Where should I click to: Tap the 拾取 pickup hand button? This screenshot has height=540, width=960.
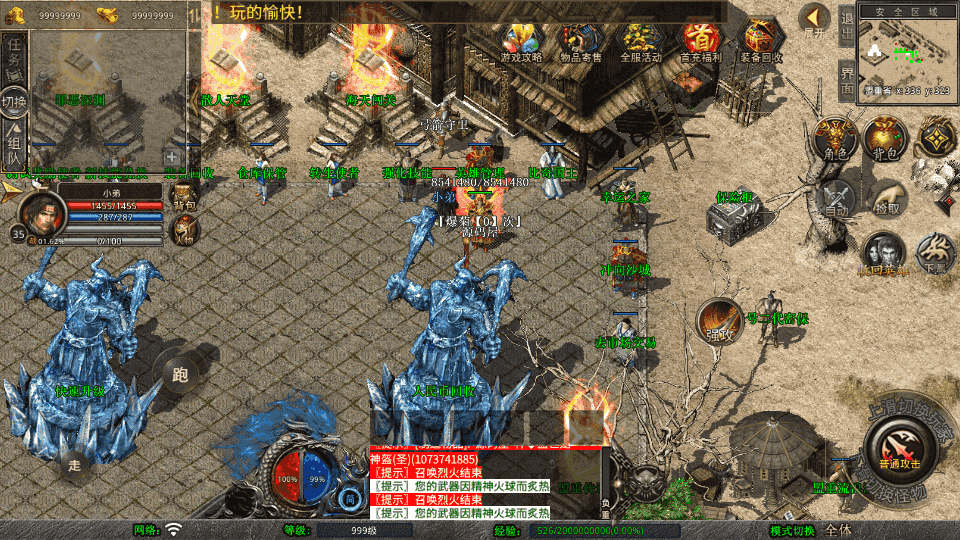pyautogui.click(x=886, y=198)
